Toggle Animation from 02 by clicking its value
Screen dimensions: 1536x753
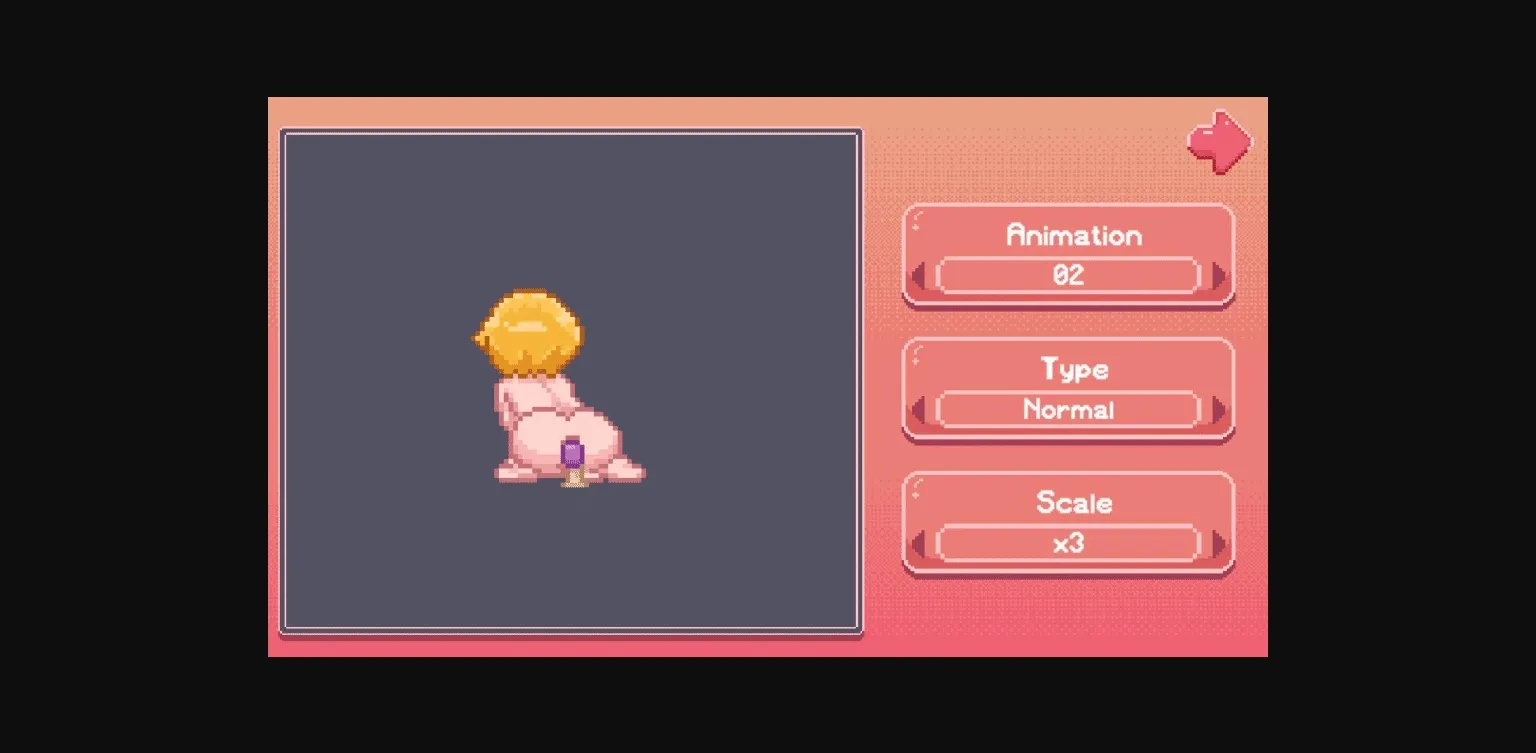tap(1070, 276)
